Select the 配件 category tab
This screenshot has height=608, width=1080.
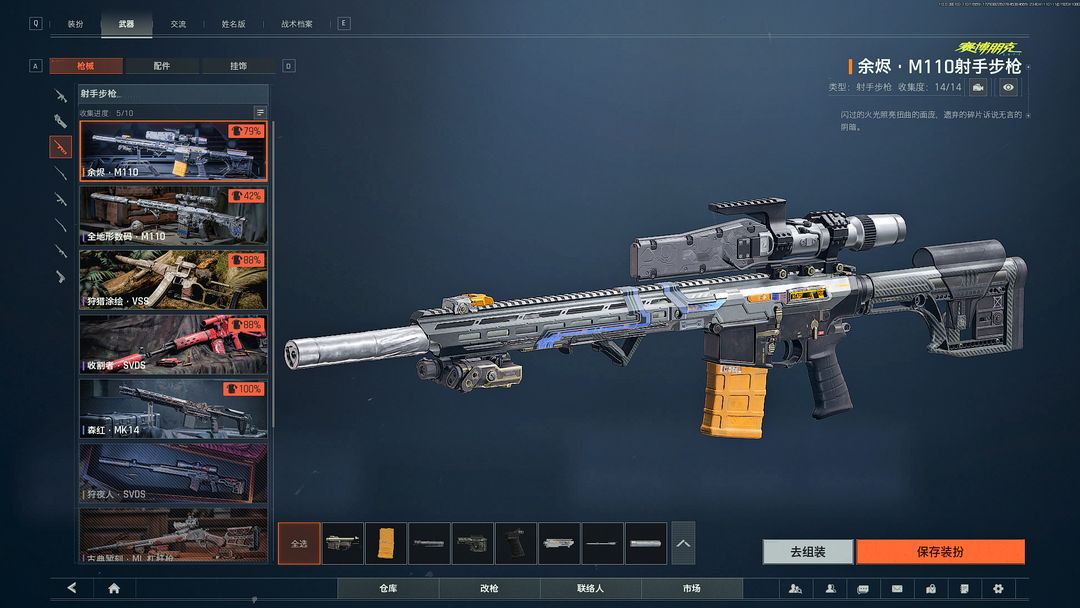[162, 66]
